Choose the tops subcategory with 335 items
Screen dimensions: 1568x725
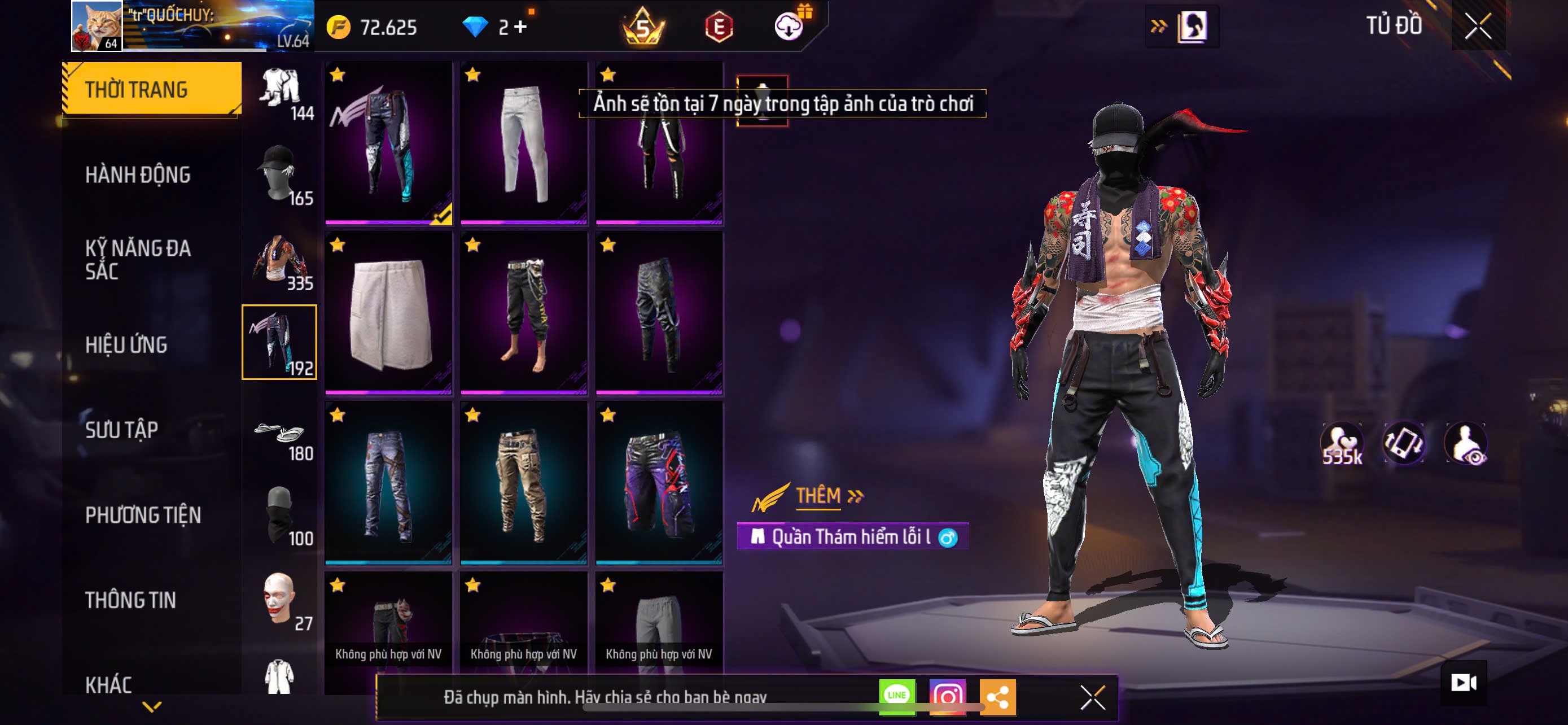coord(279,259)
